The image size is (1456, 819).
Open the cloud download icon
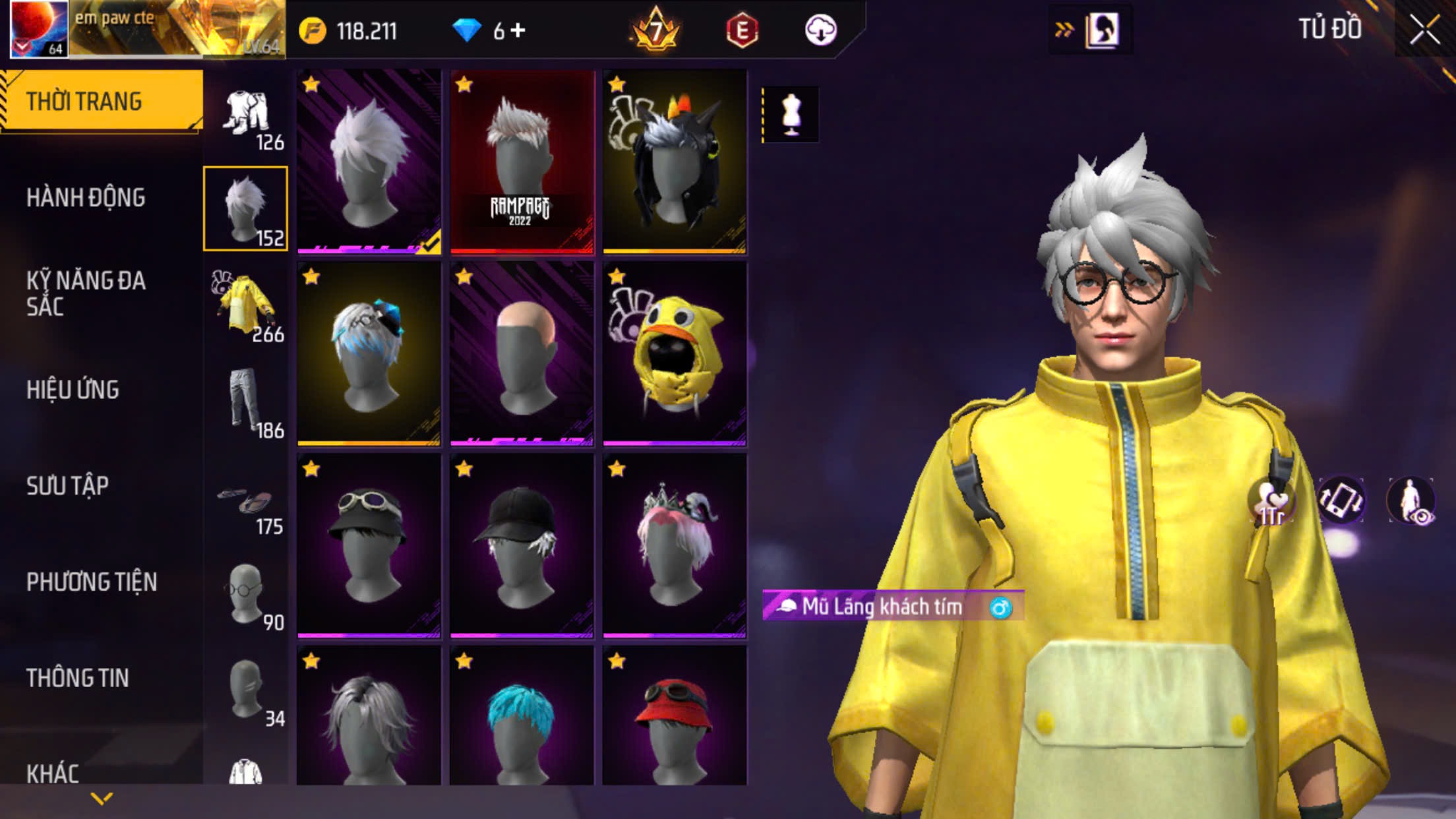[820, 30]
